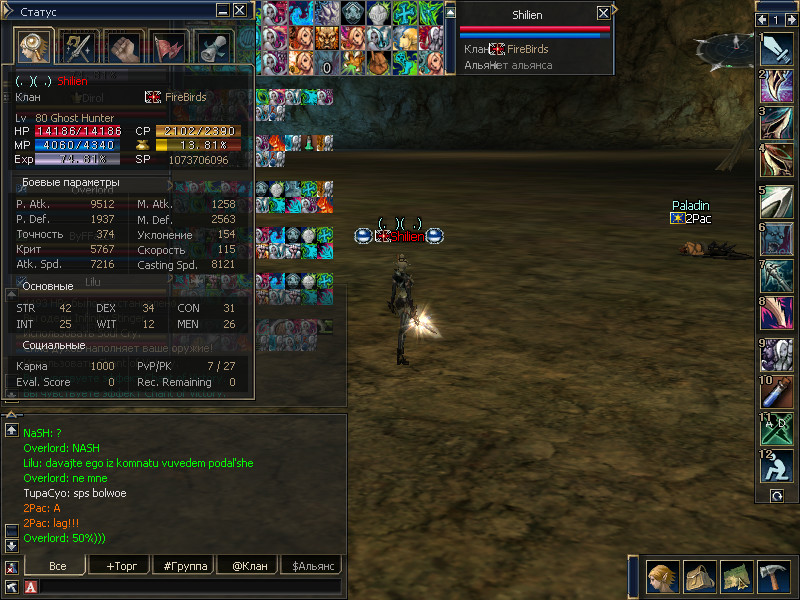Switch chat to the +Торг tab
800x600 pixels.
(x=121, y=566)
